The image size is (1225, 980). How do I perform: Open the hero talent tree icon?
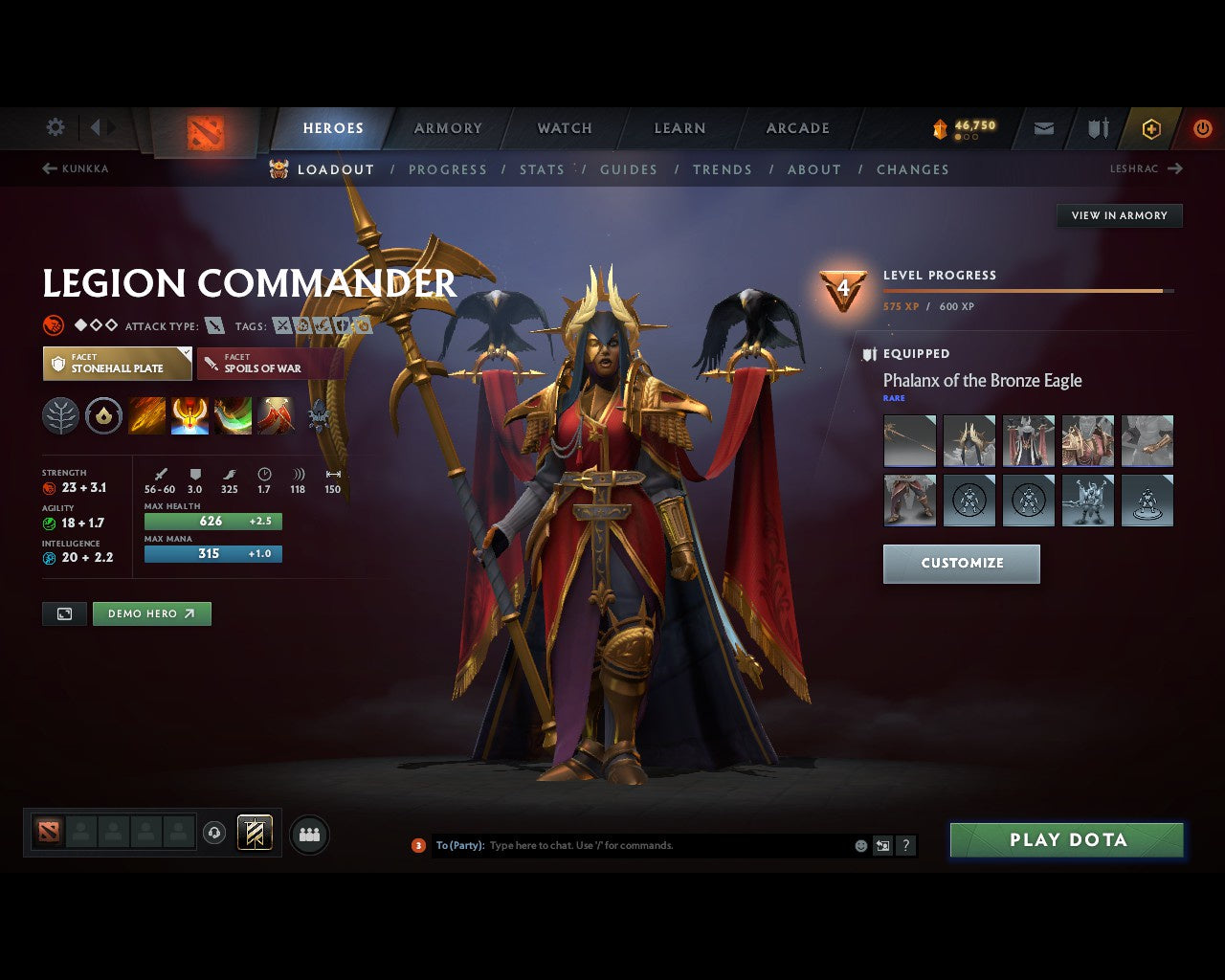click(x=60, y=415)
